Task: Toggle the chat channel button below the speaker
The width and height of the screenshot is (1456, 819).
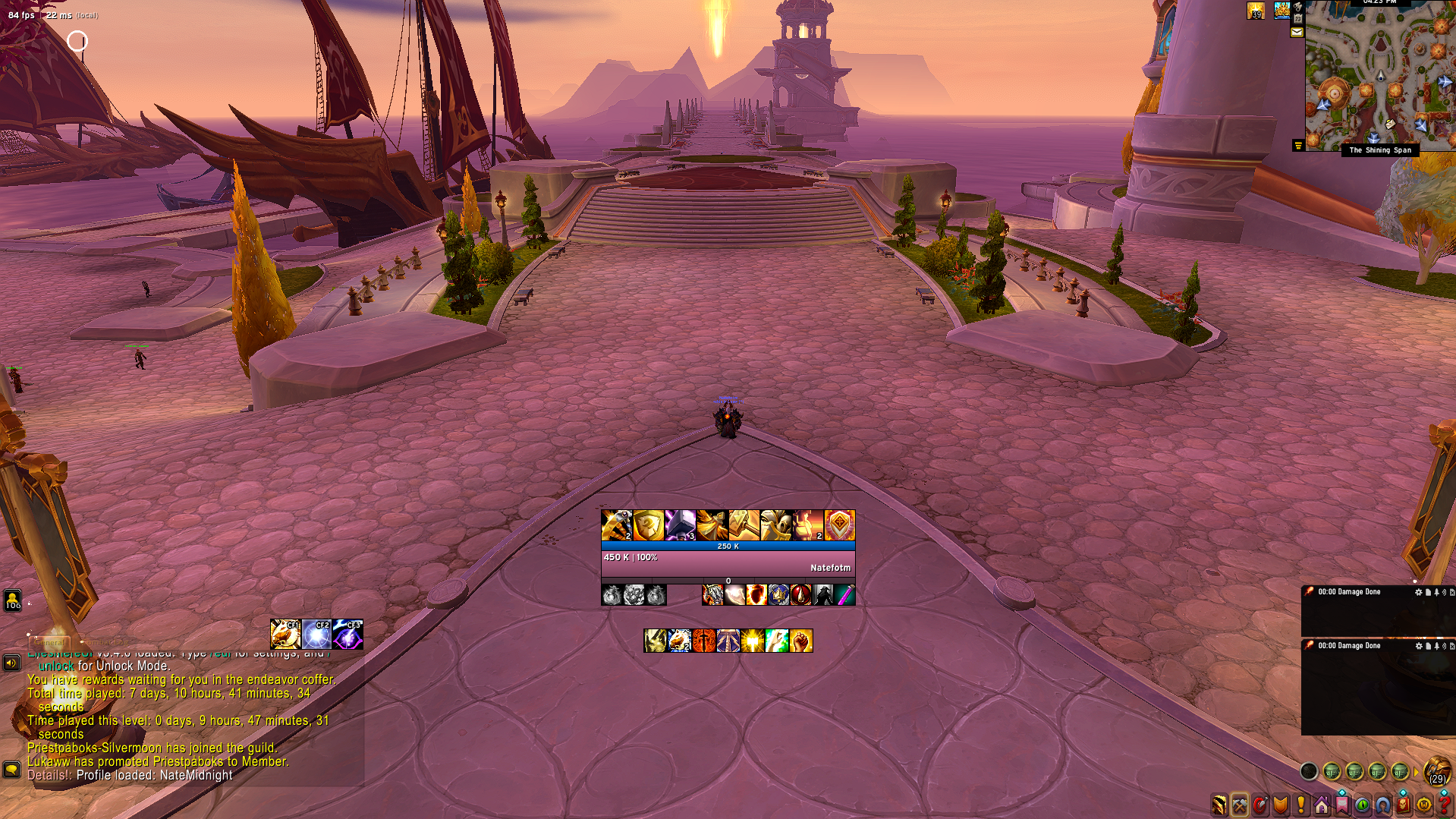Action: [11, 771]
